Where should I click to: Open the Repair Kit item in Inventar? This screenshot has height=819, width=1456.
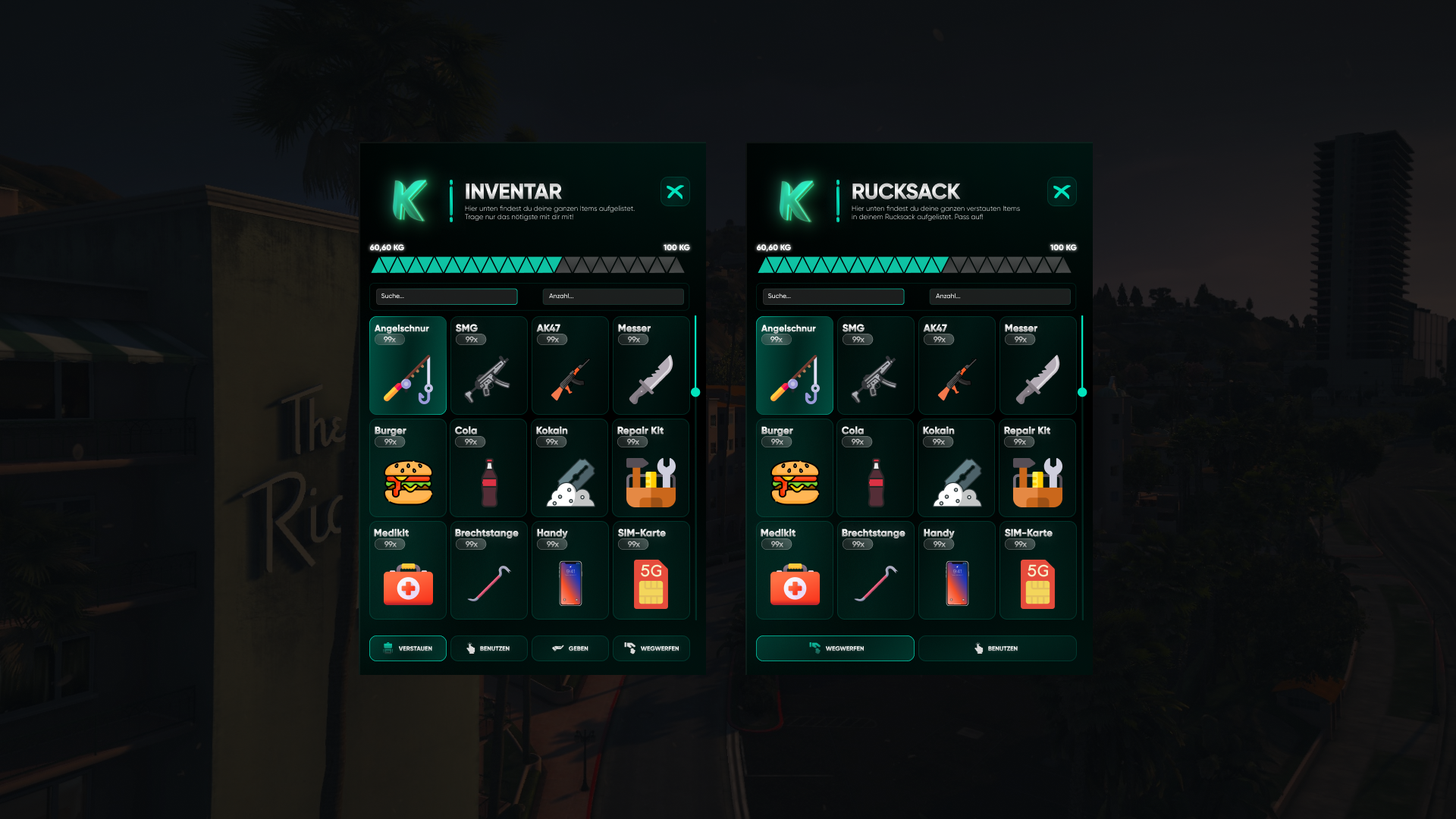pyautogui.click(x=651, y=468)
